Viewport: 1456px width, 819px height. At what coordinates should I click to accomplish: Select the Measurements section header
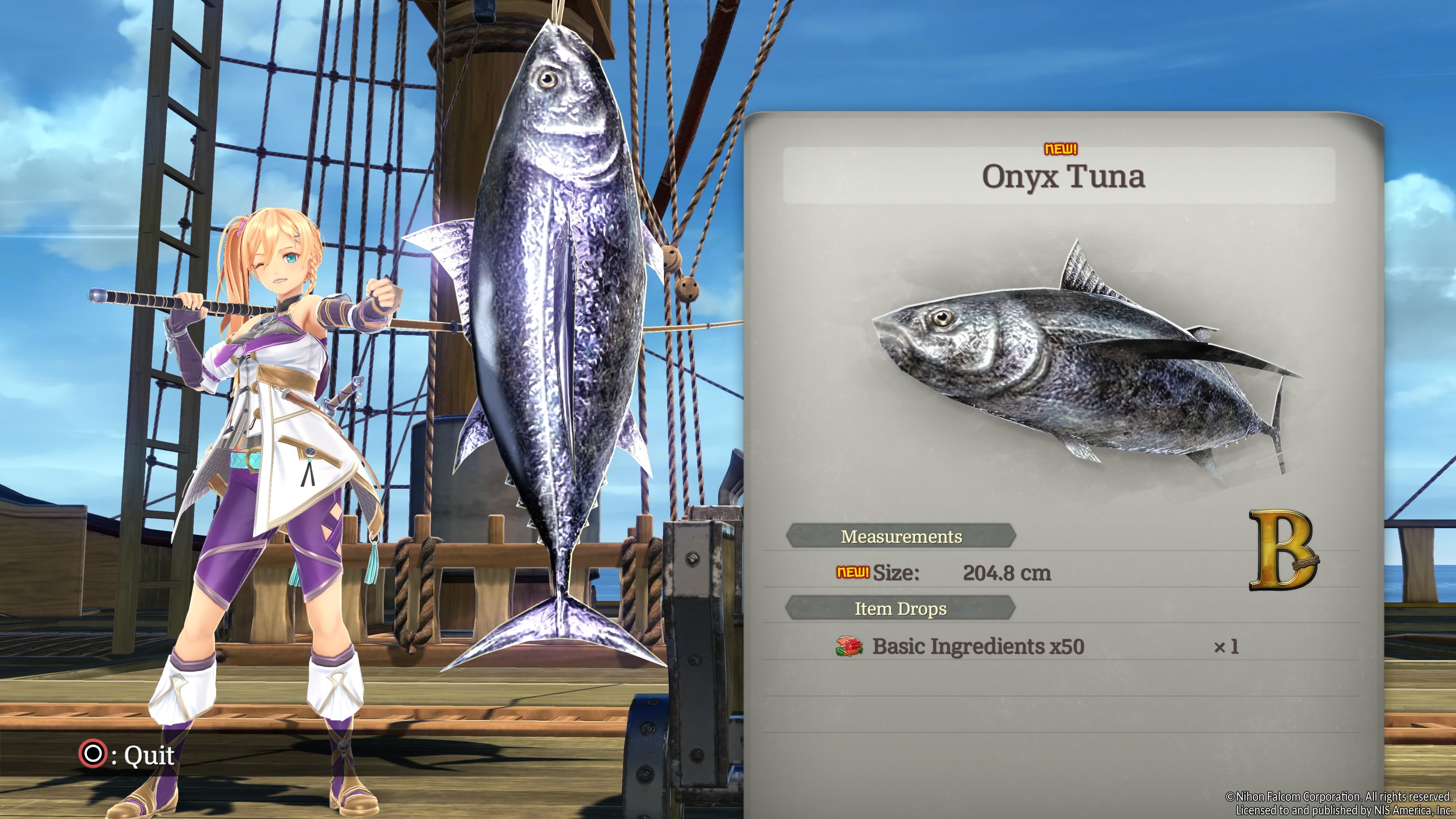901,537
